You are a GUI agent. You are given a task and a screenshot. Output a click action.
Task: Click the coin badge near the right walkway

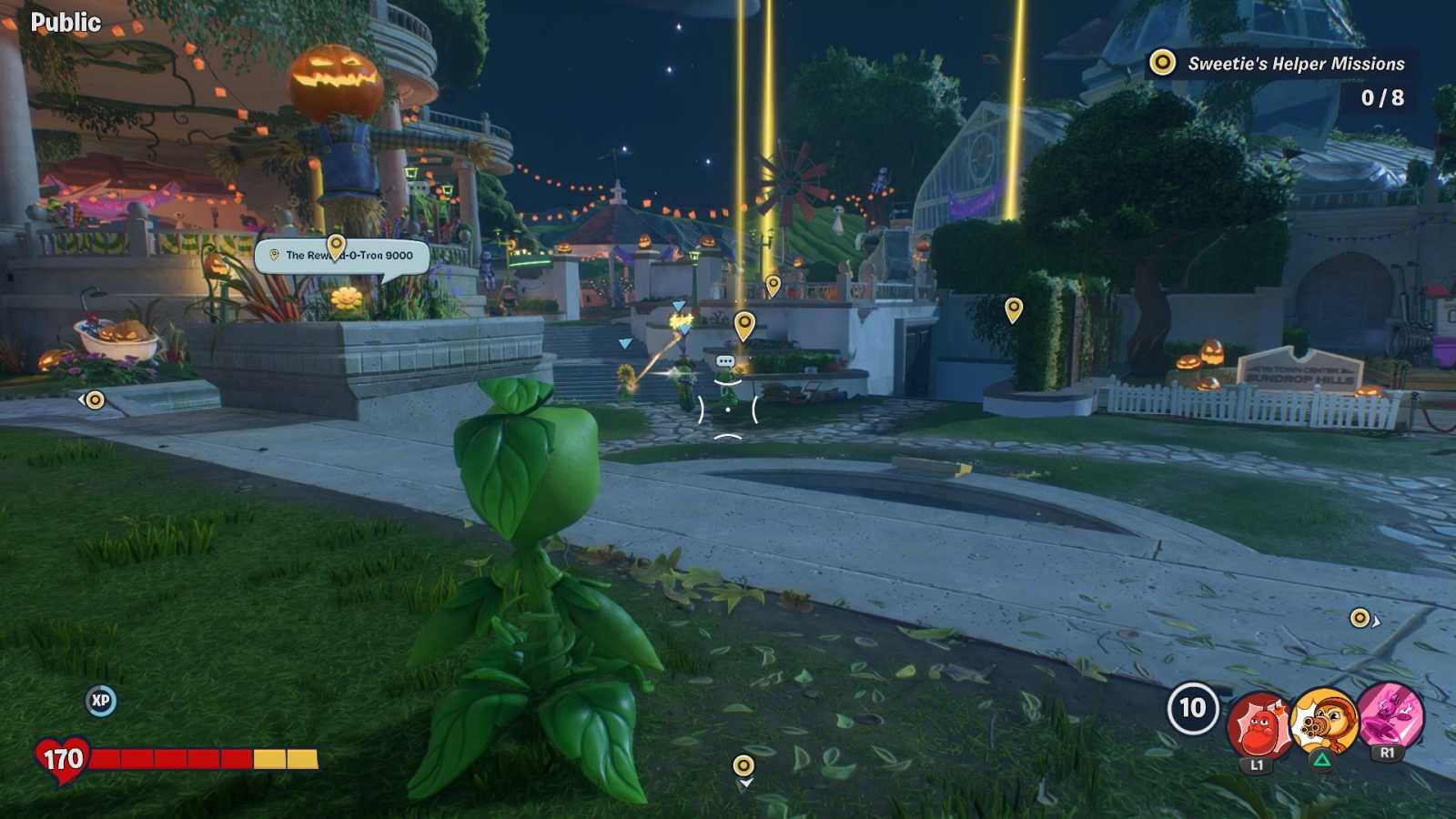1358,616
